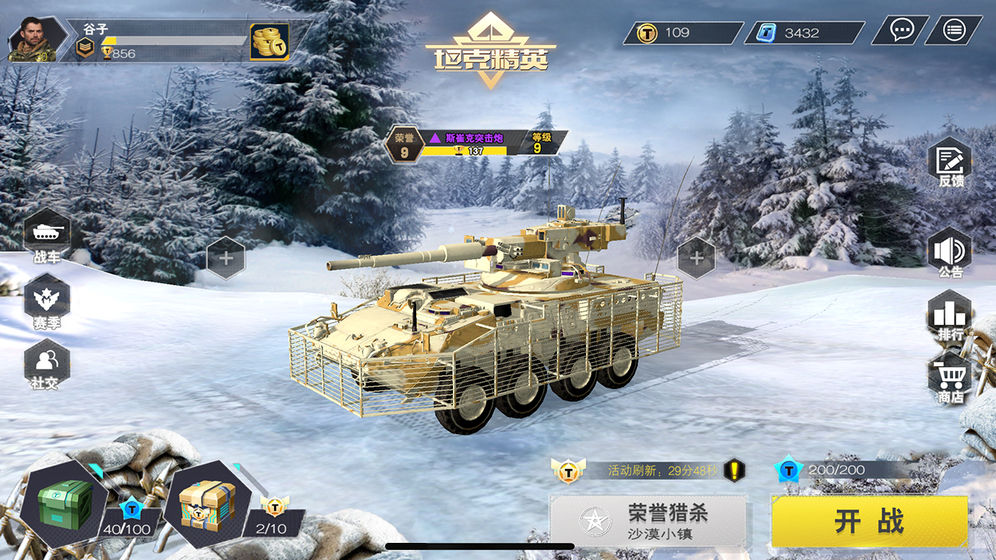Select the 斯崔克突击炮 tank info banner
996x560 pixels.
[x=476, y=143]
